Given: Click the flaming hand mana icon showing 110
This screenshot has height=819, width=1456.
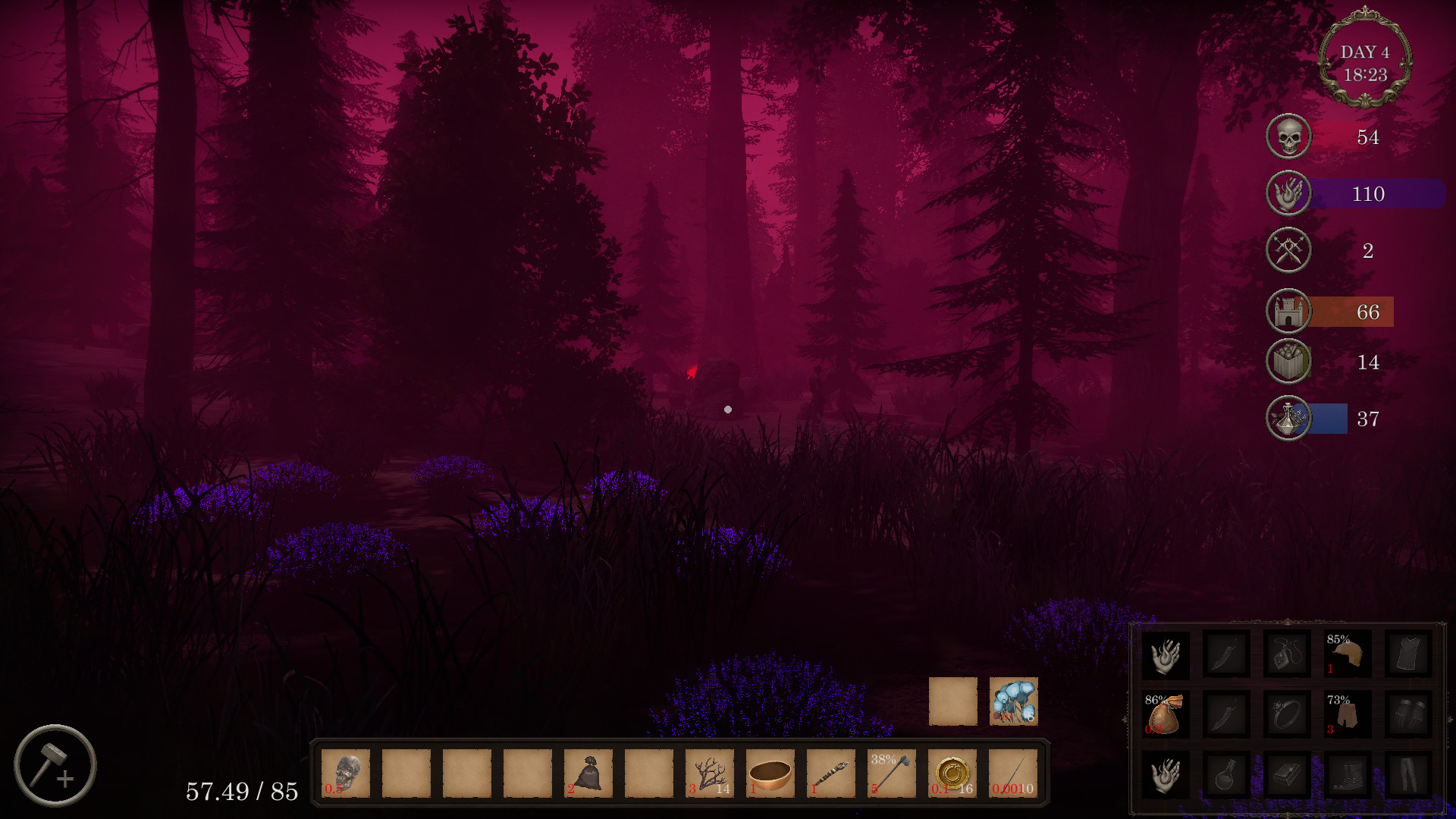Looking at the screenshot, I should (1287, 193).
